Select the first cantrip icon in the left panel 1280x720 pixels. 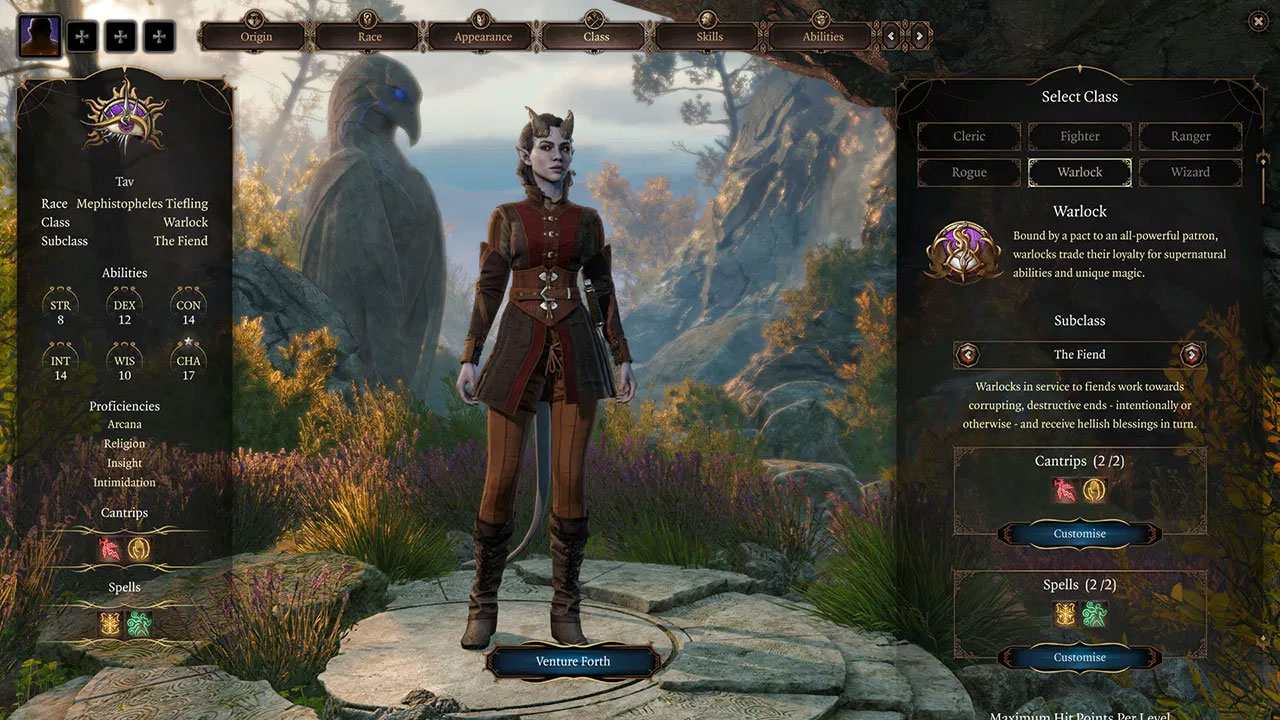(x=107, y=549)
